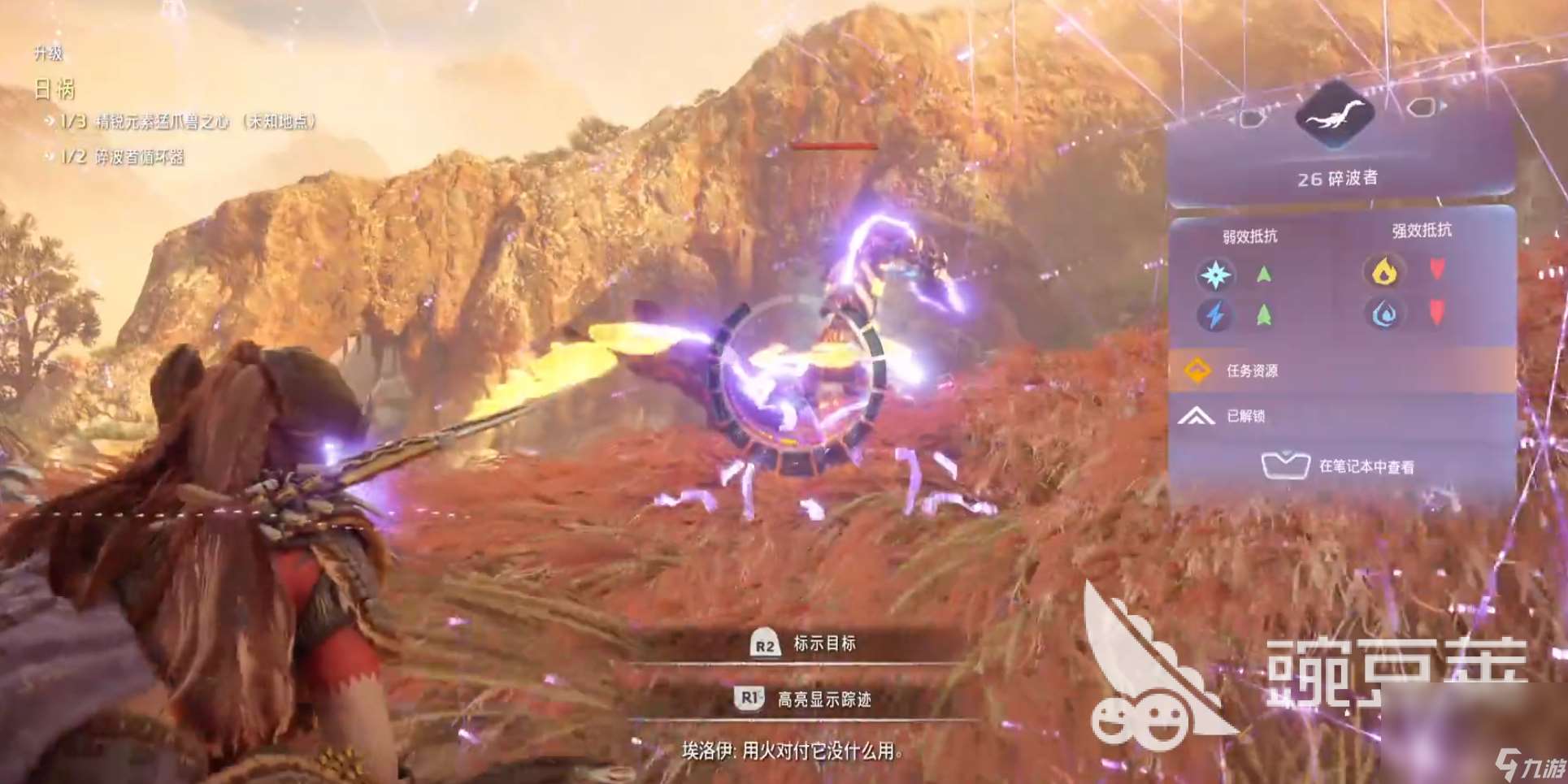This screenshot has width=1568, height=784.
Task: Open 在笔记本中查看 notebook entry
Action: 1340,466
